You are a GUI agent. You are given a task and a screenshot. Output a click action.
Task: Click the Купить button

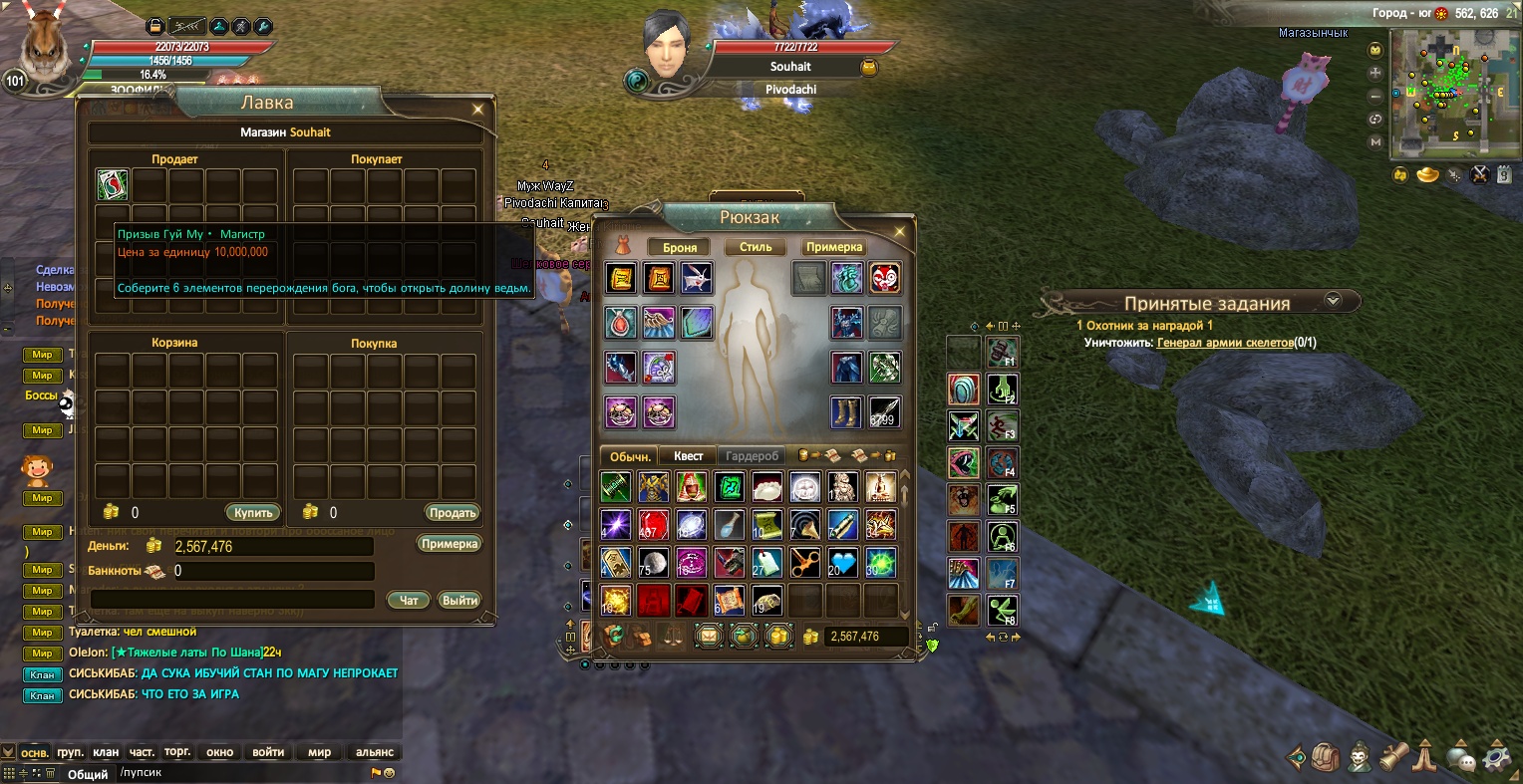pyautogui.click(x=253, y=513)
